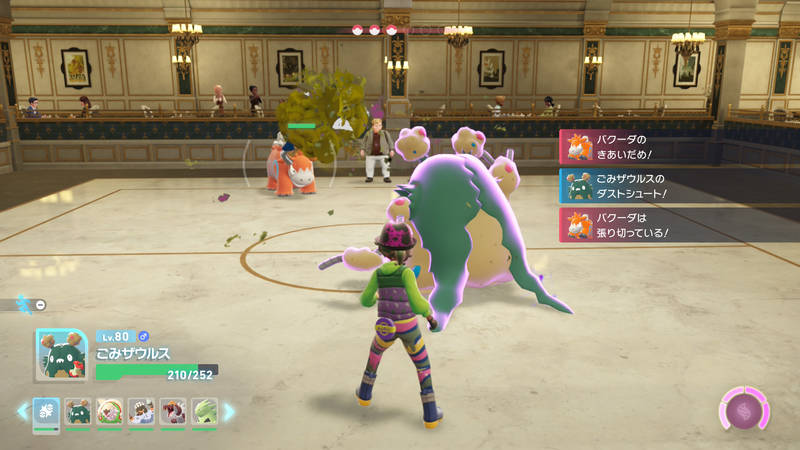Pick the white and brown Pokémon party slot

click(x=141, y=411)
